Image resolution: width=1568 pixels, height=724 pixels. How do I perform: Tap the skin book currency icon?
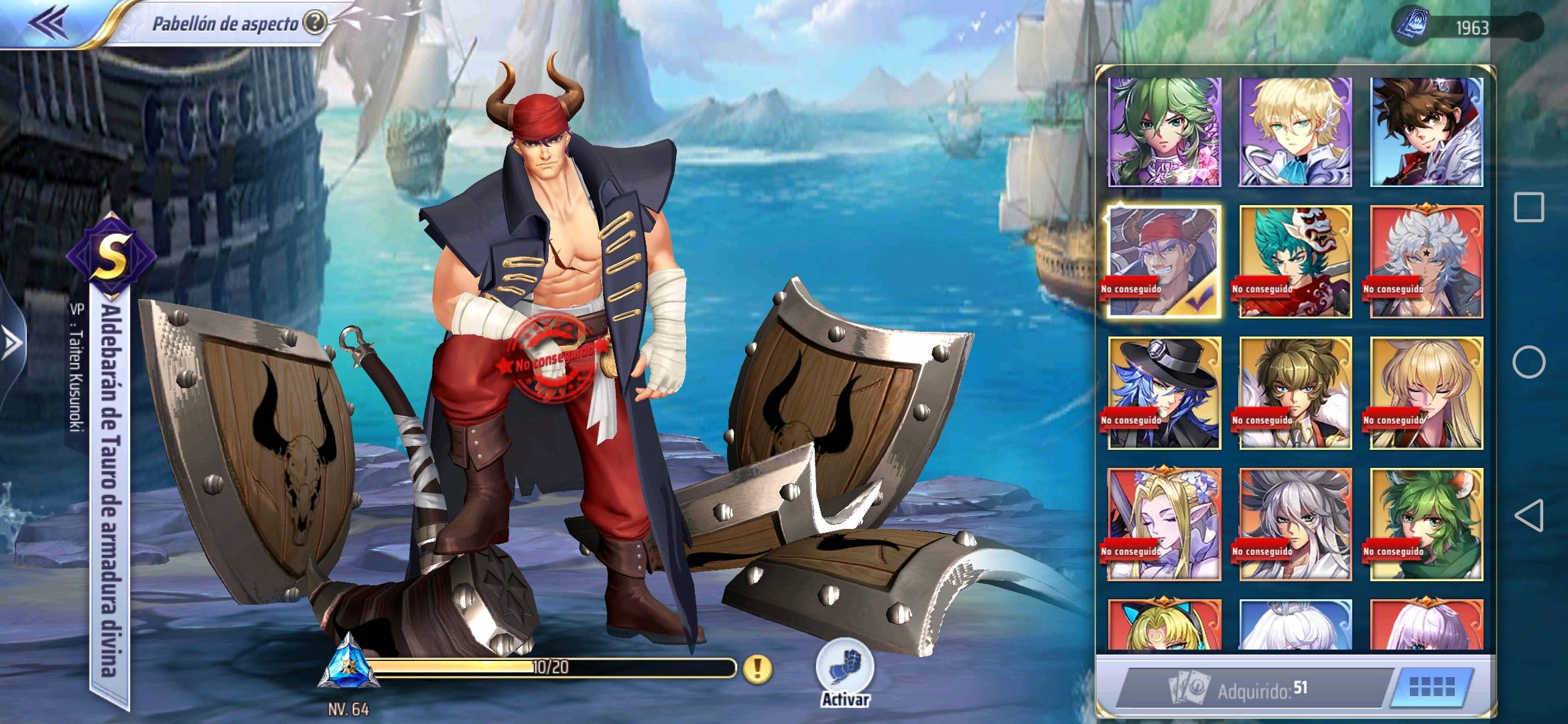click(1411, 27)
